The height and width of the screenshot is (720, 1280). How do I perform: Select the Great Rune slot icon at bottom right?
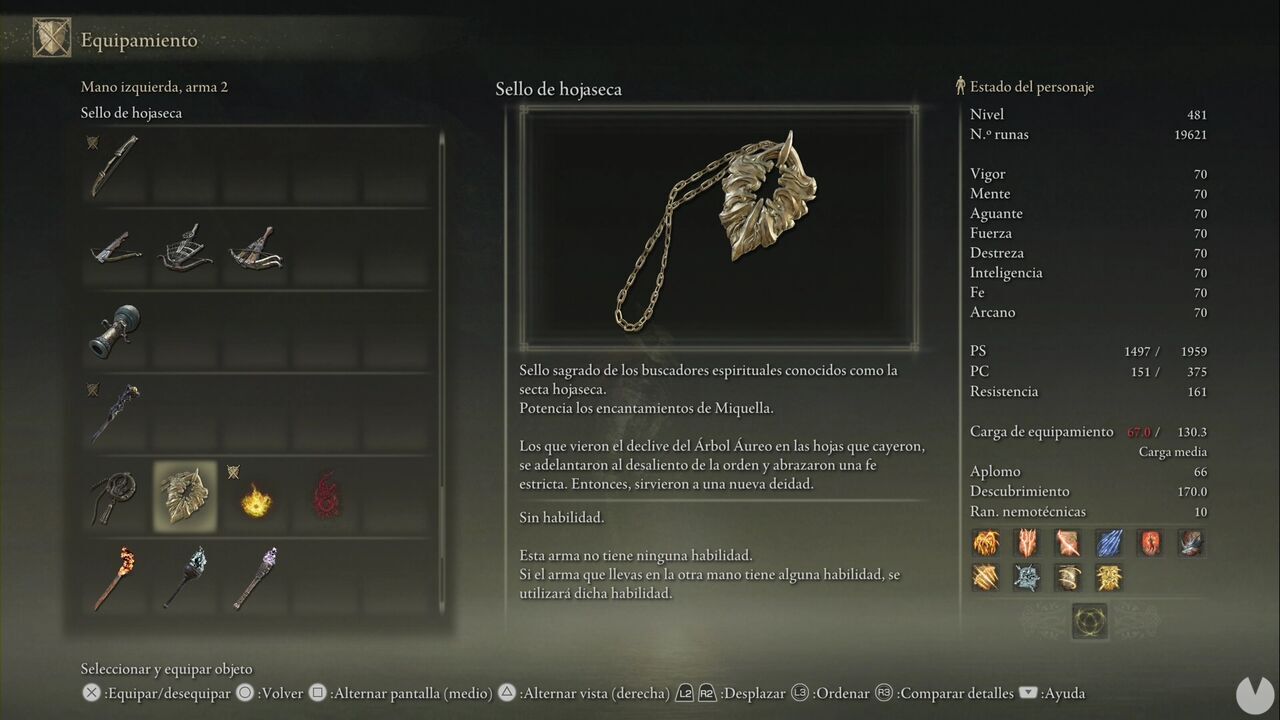pos(1089,621)
